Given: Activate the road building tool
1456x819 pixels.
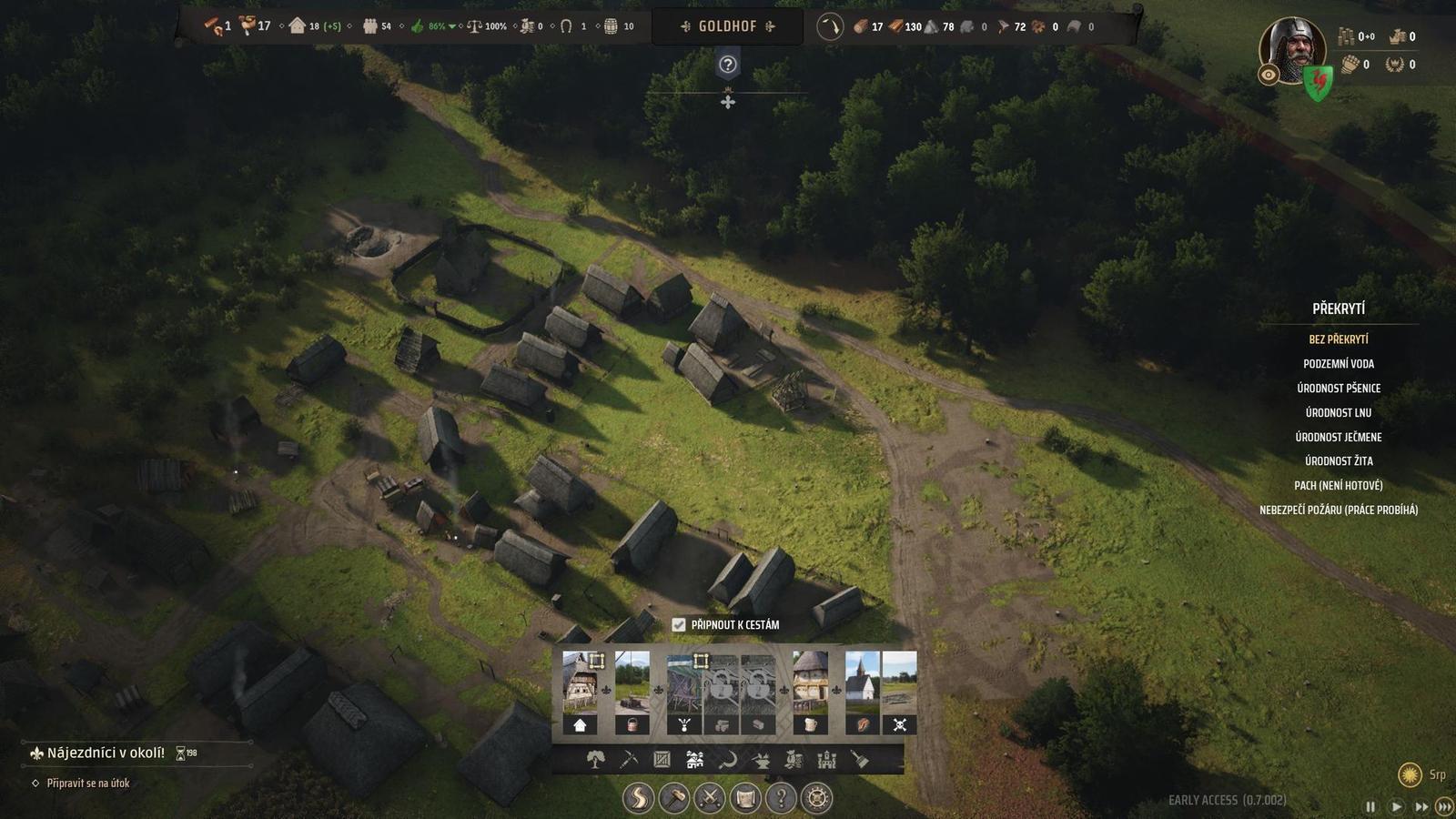Looking at the screenshot, I should tap(638, 798).
